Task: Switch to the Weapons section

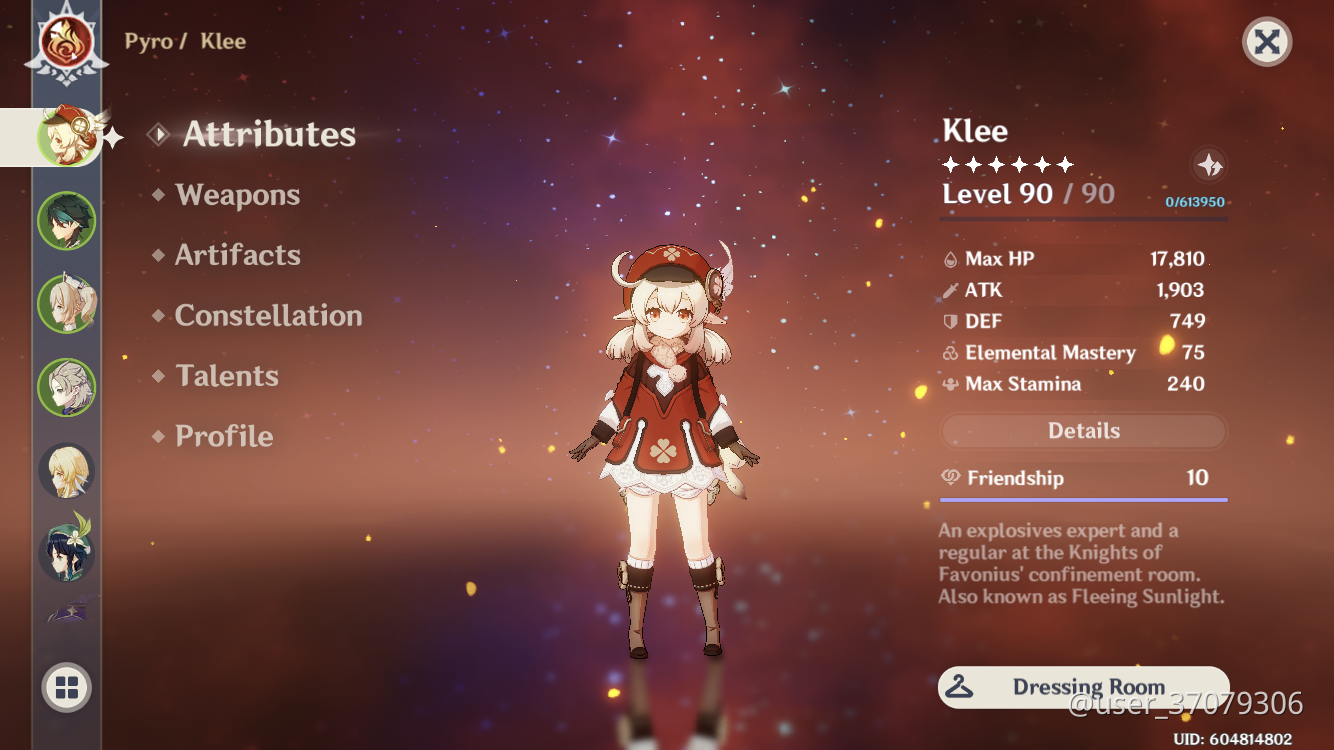Action: (x=237, y=195)
